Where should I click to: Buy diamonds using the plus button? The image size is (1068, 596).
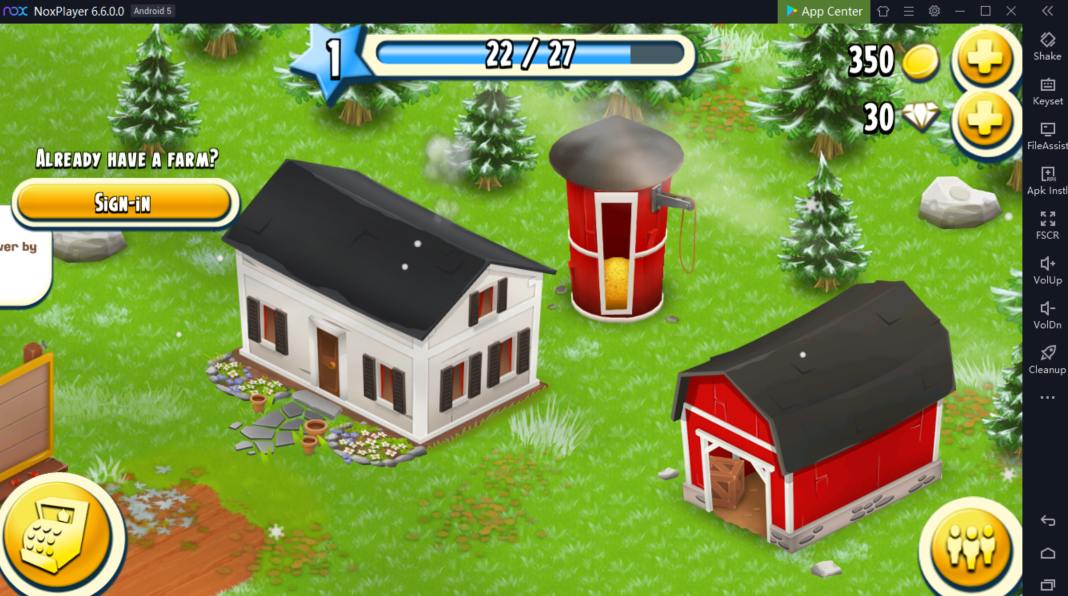pos(984,120)
